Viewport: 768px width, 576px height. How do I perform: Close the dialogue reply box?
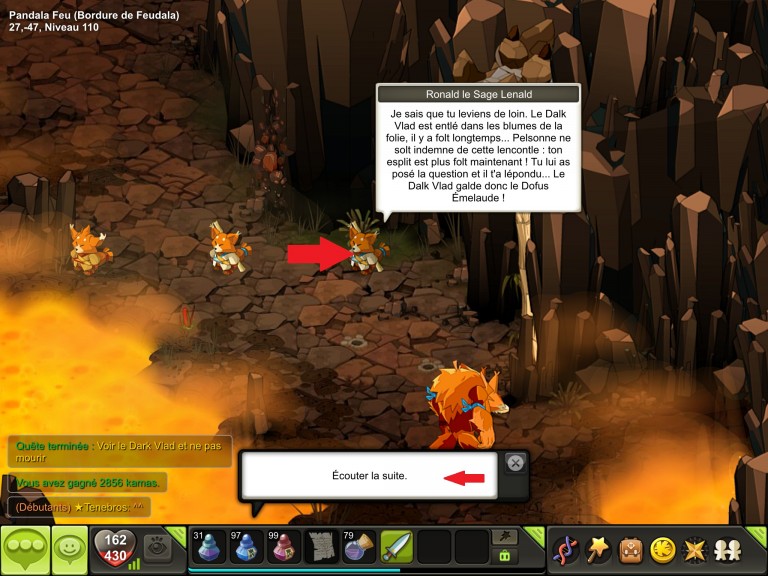(x=515, y=462)
